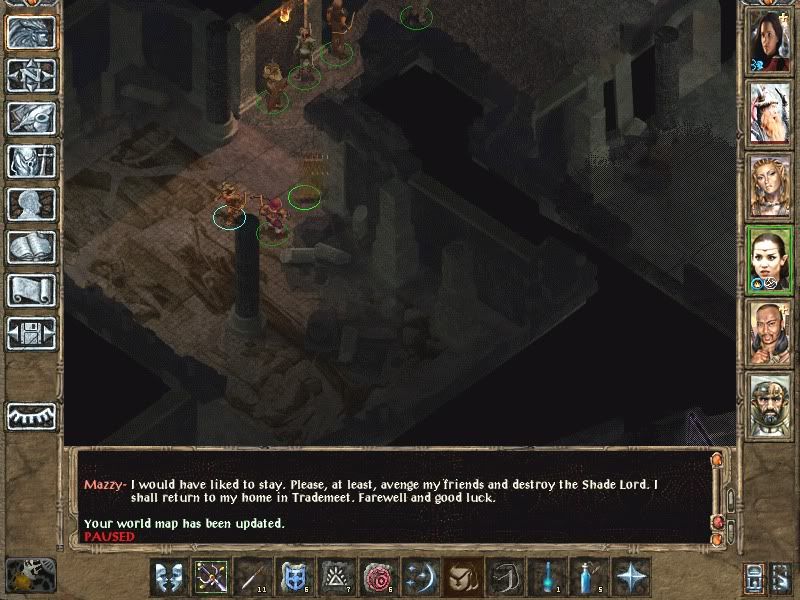Activate the four-pointed star ability button
Image resolution: width=800 pixels, height=600 pixels.
click(630, 577)
